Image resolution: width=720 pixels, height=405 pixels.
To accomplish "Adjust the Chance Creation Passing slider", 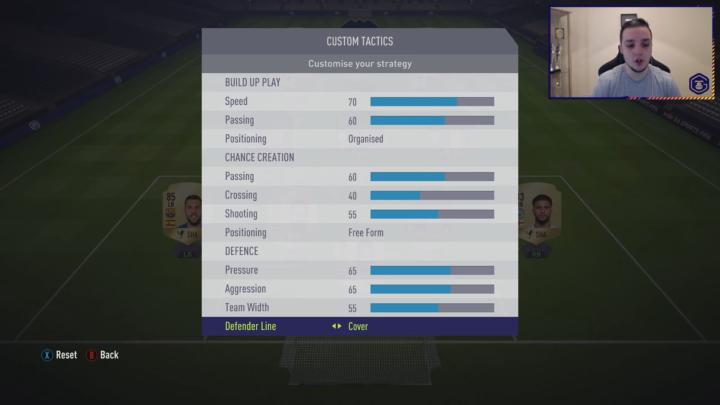I will pyautogui.click(x=432, y=177).
